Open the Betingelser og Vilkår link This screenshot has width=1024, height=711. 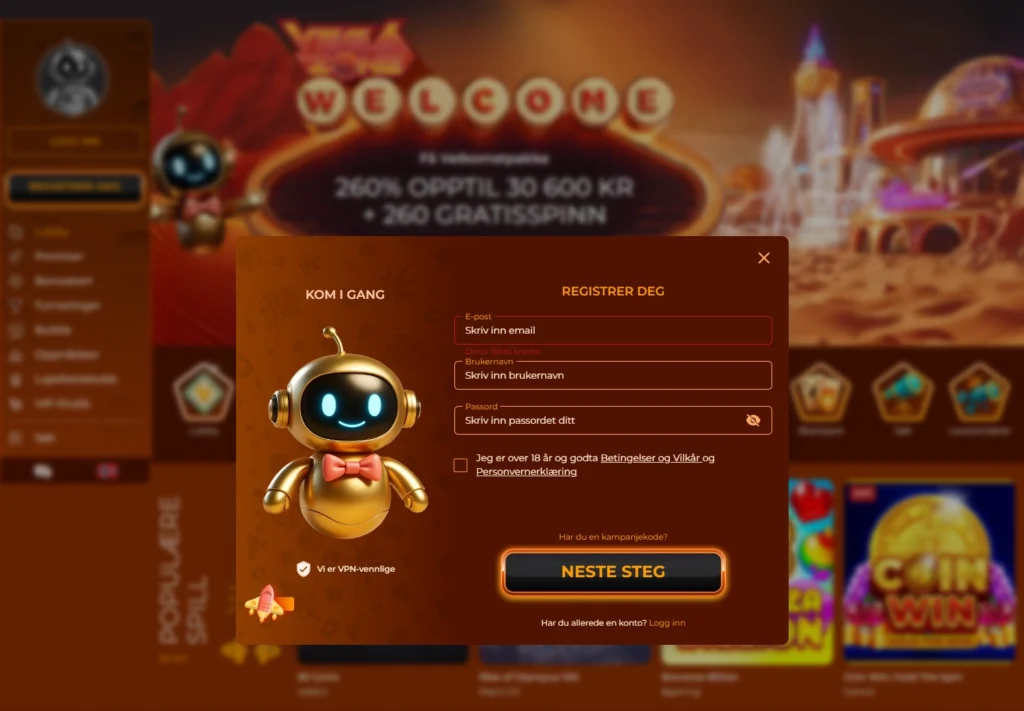pos(649,458)
